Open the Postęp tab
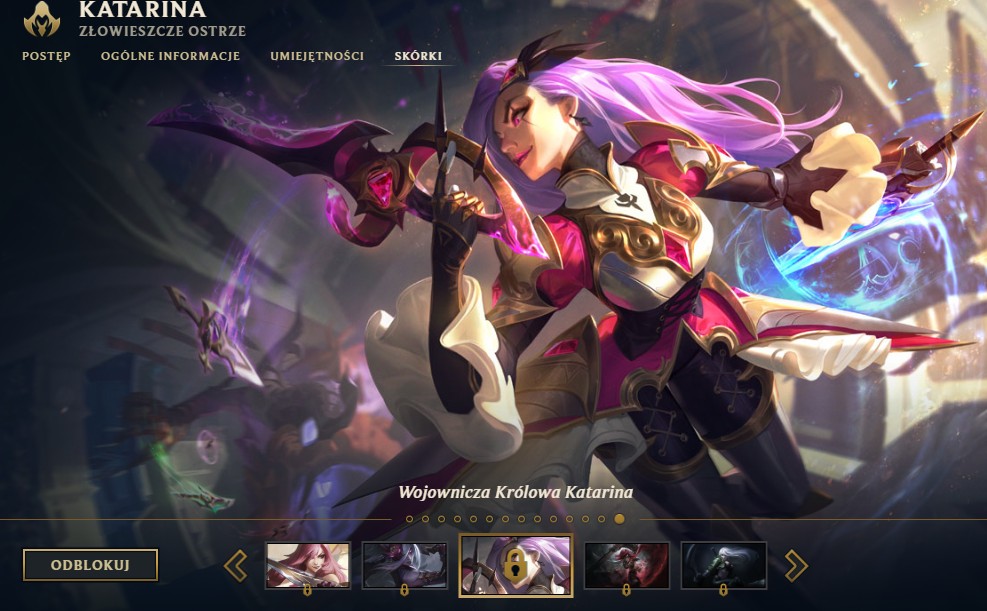This screenshot has width=987, height=611. [46, 56]
